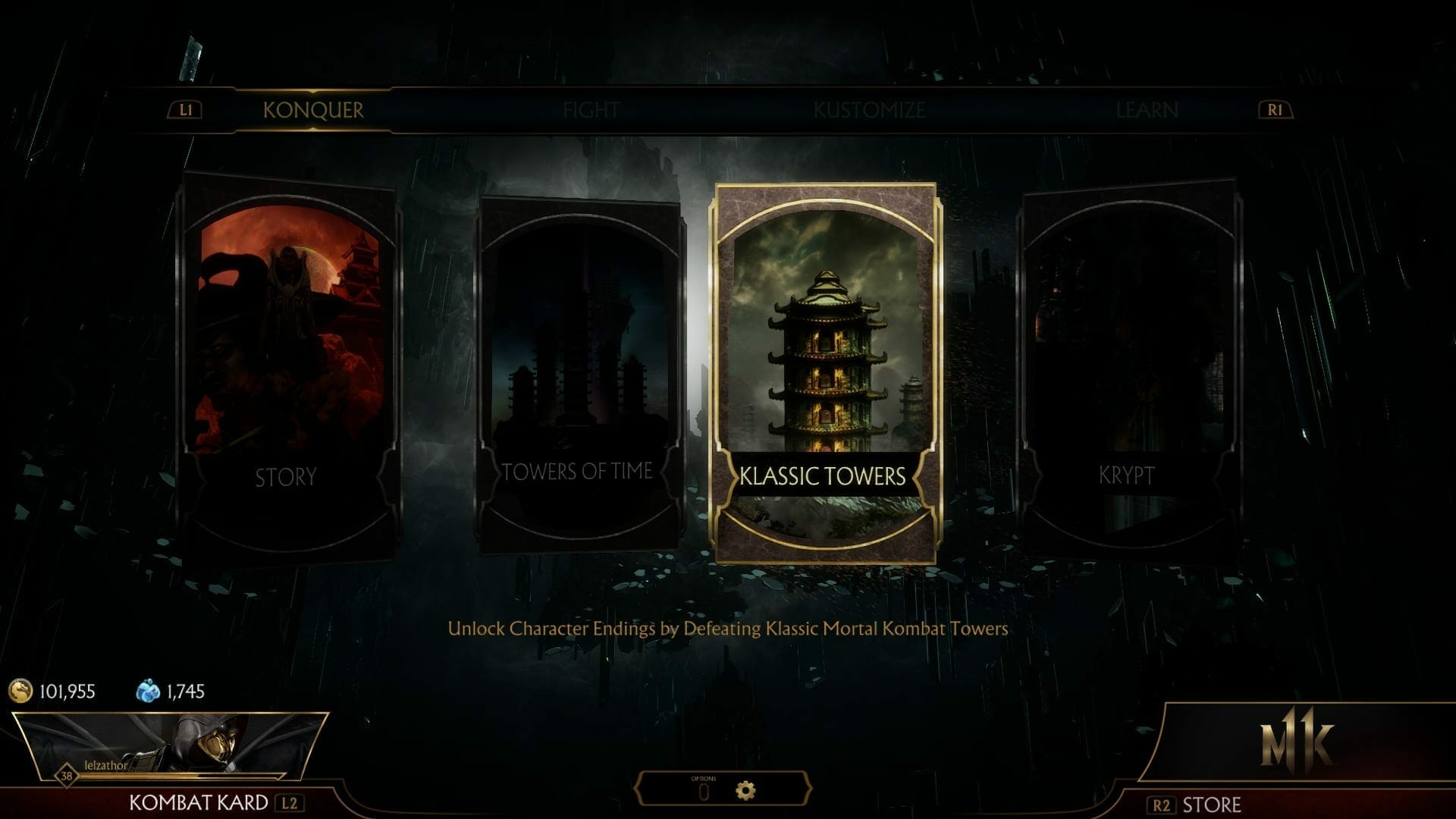Click the L2 prompt next to Kombat Kard

pos(291,802)
